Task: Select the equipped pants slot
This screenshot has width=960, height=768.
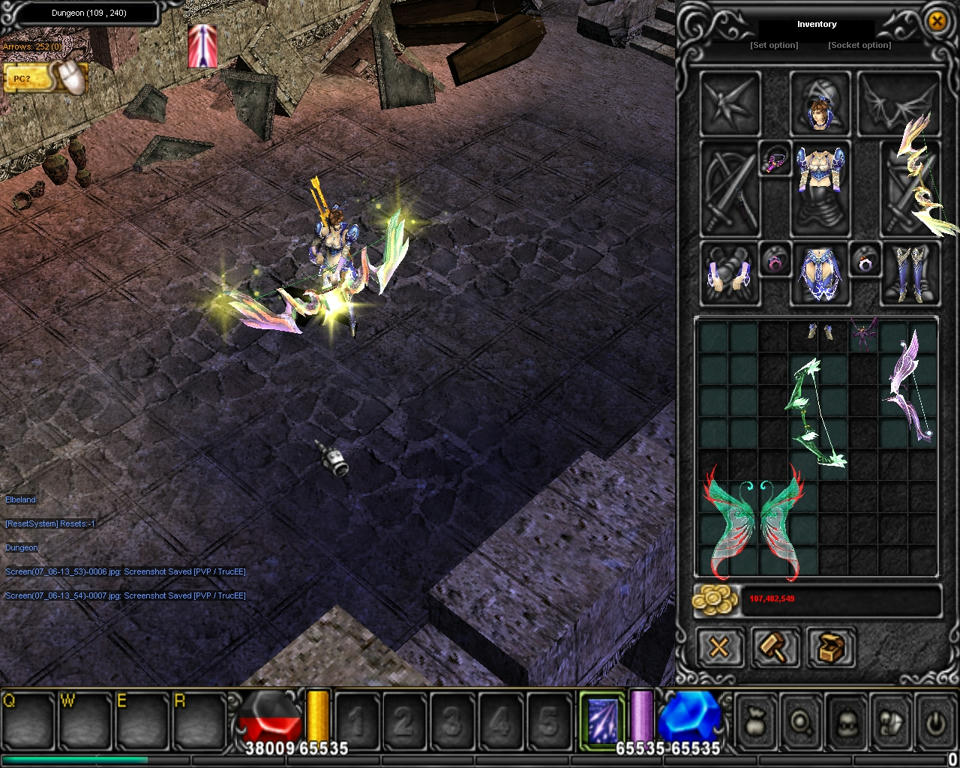Action: pos(820,273)
